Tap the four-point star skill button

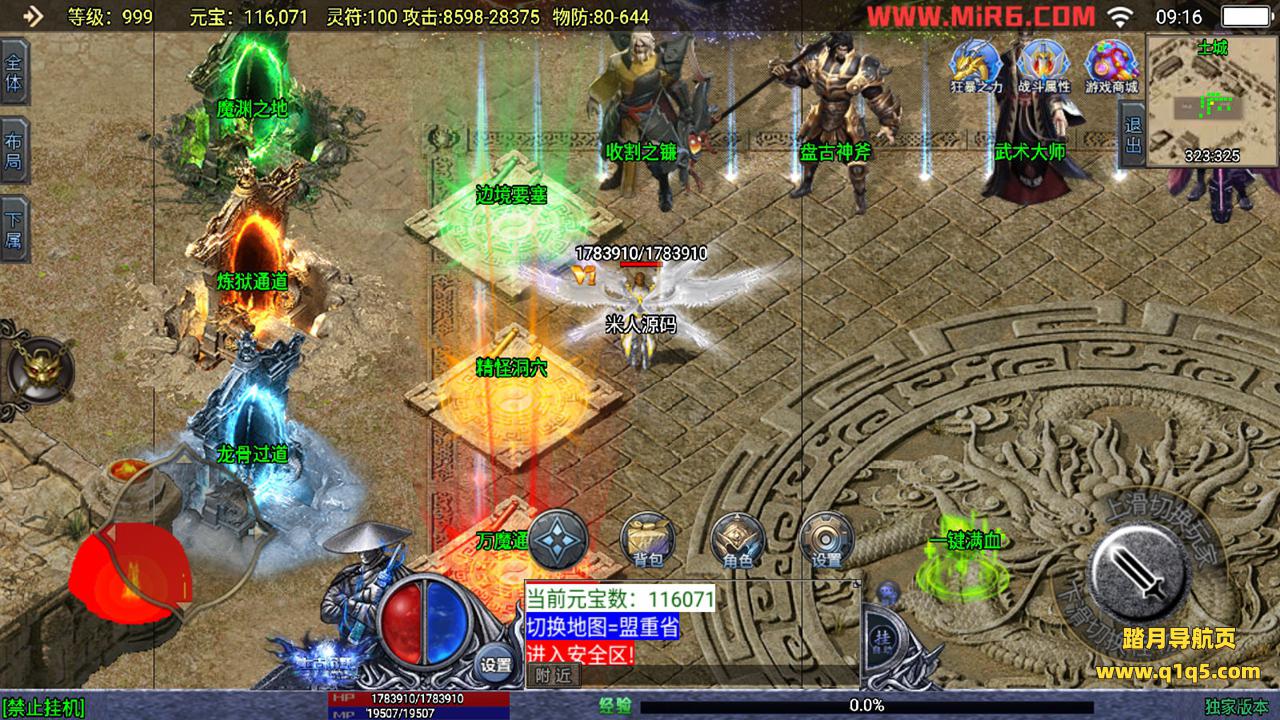click(x=558, y=541)
